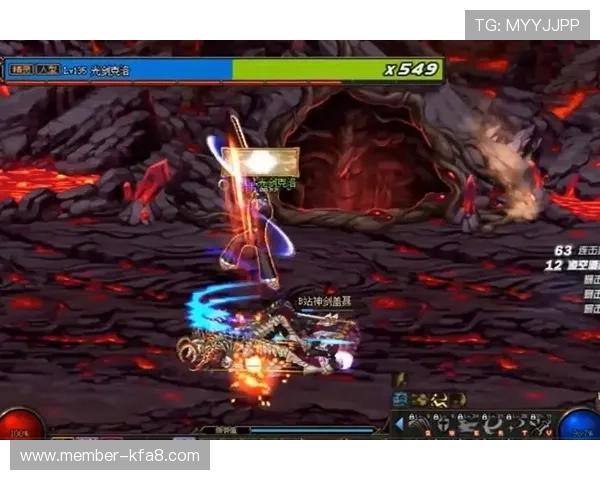
Task: Click the blue square buff icon above the skill bar
Action: point(399,399)
